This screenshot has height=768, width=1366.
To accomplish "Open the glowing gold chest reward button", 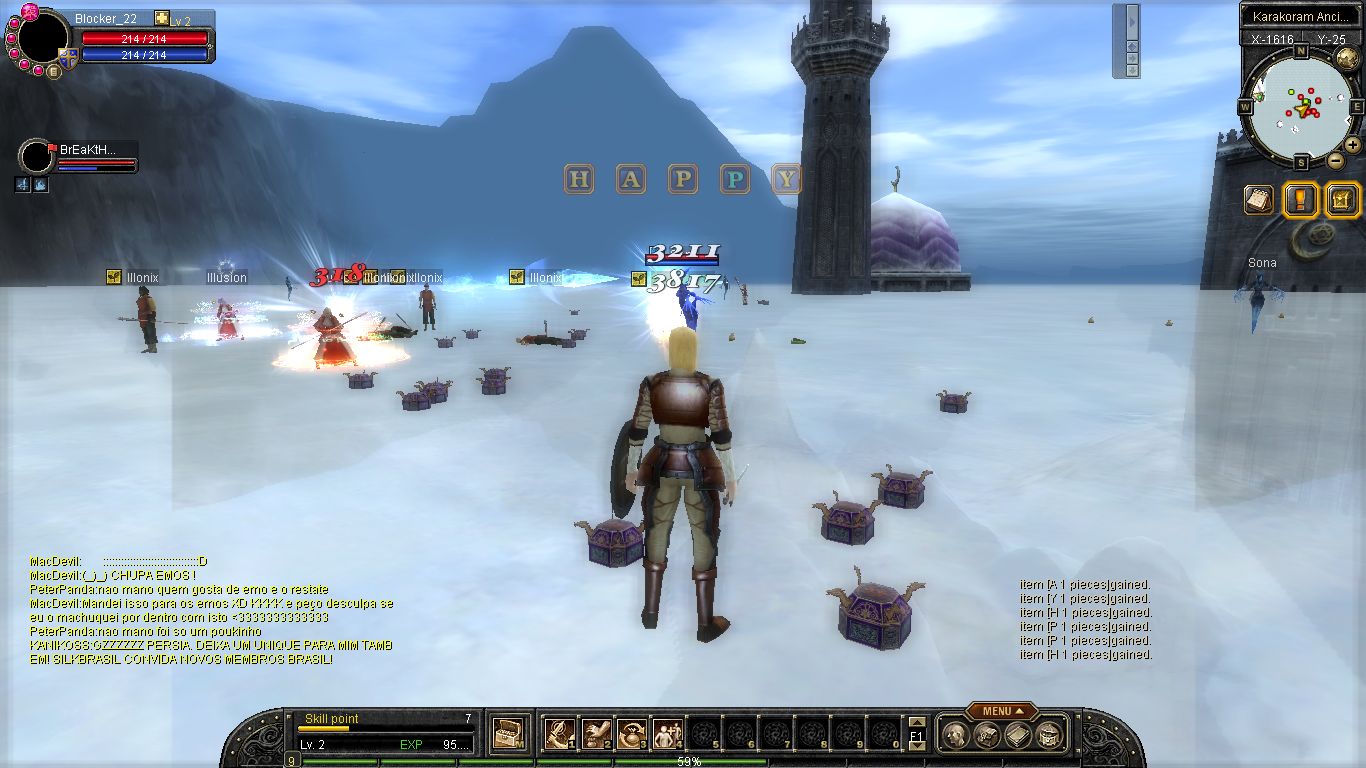I will [x=1342, y=199].
